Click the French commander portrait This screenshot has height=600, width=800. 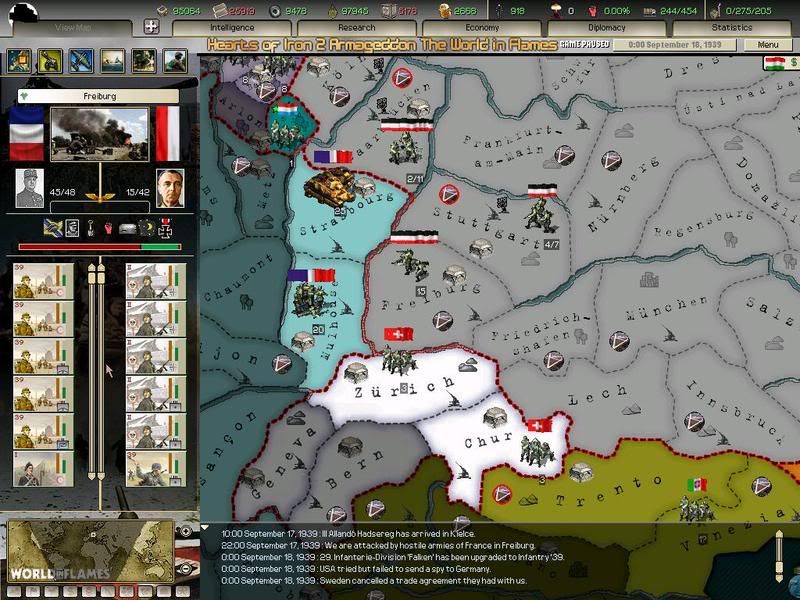click(29, 187)
